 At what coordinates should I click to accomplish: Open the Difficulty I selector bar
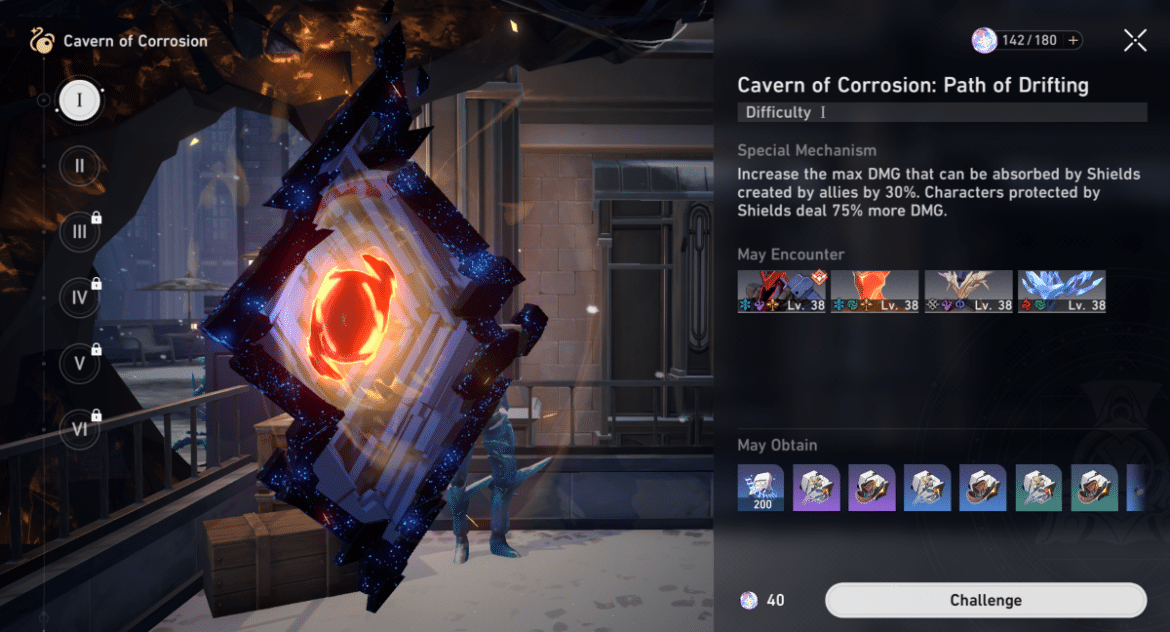pyautogui.click(x=941, y=112)
